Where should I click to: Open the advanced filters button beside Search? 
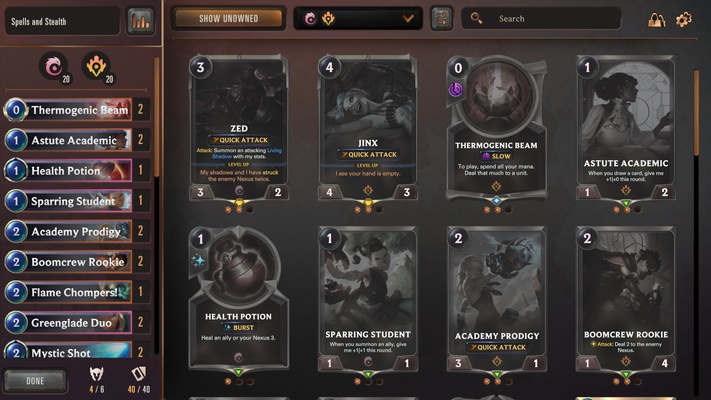point(441,18)
